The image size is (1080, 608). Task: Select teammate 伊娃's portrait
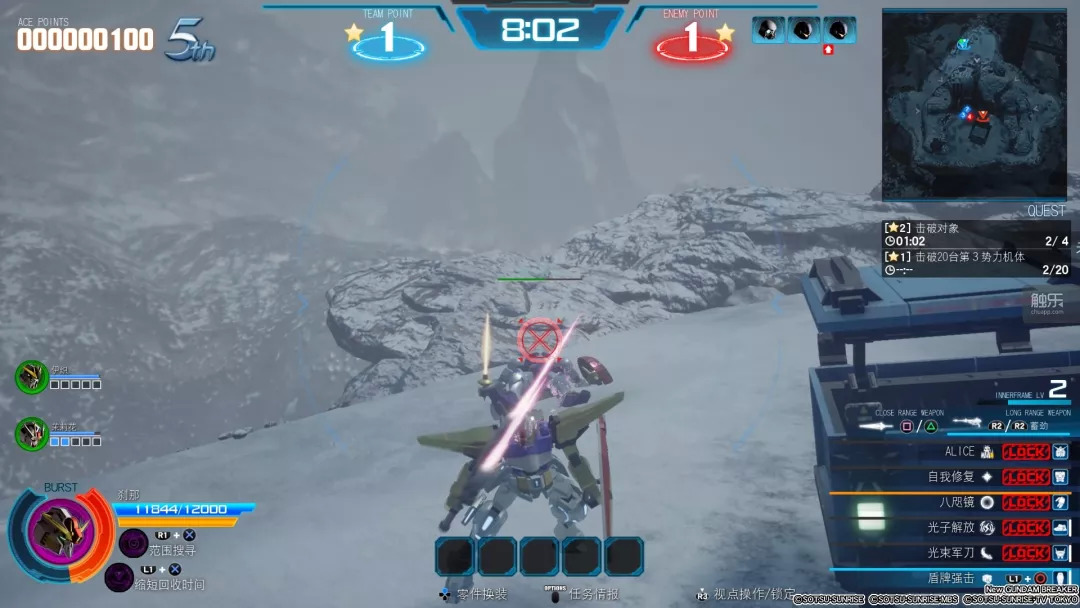[31, 377]
